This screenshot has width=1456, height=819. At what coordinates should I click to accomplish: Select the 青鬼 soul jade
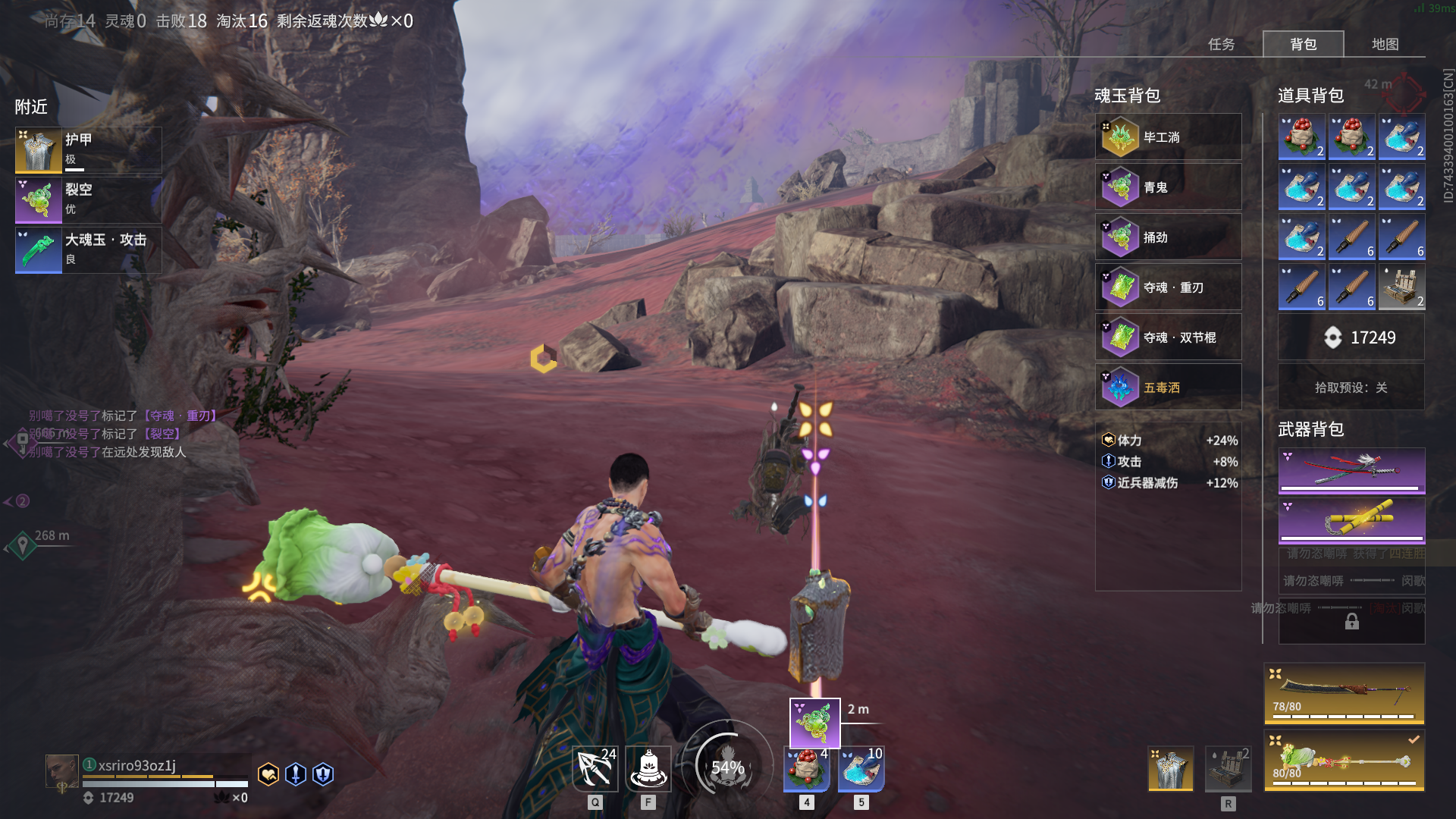point(1168,187)
